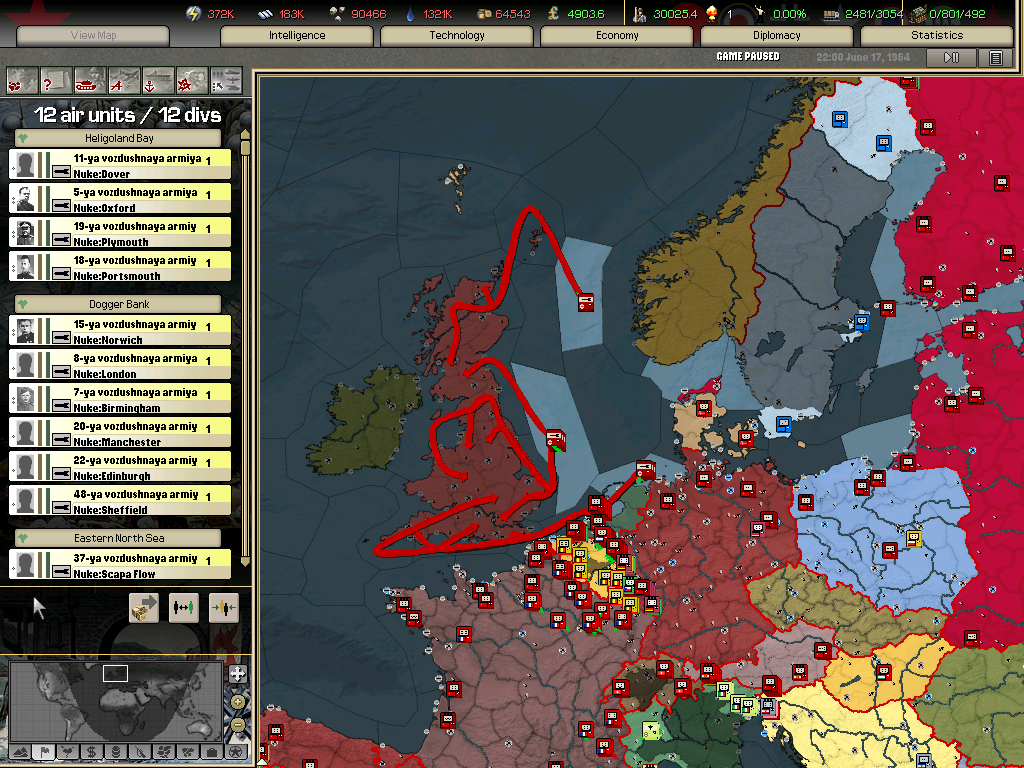This screenshot has height=768, width=1024.
Task: Switch to the Technology tab
Action: (457, 35)
